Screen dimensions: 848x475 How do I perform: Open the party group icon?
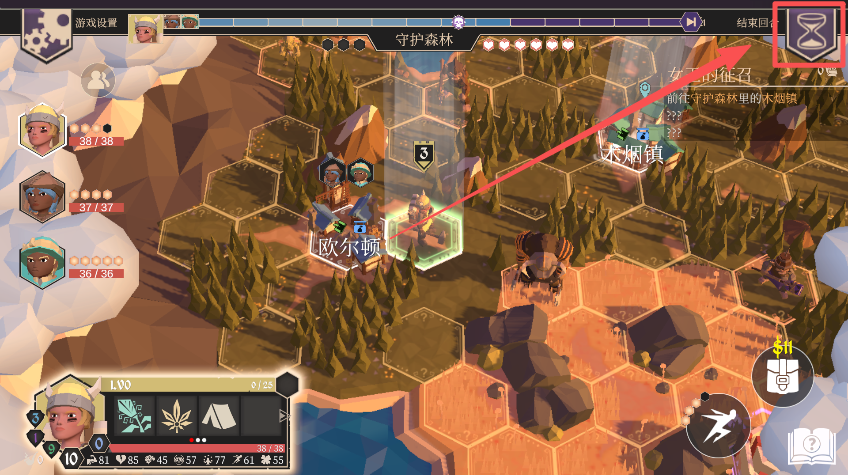click(97, 79)
